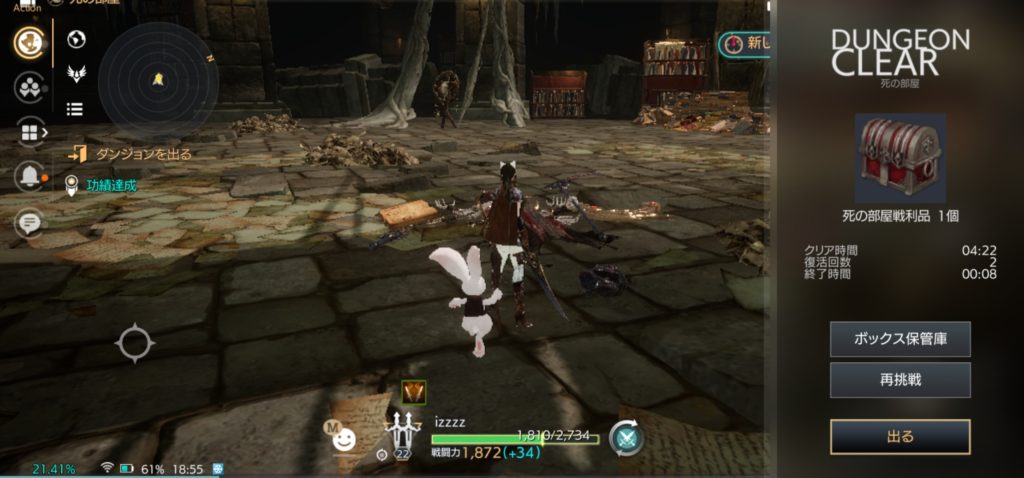Select the globe world map icon
The width and height of the screenshot is (1024, 478).
click(75, 40)
